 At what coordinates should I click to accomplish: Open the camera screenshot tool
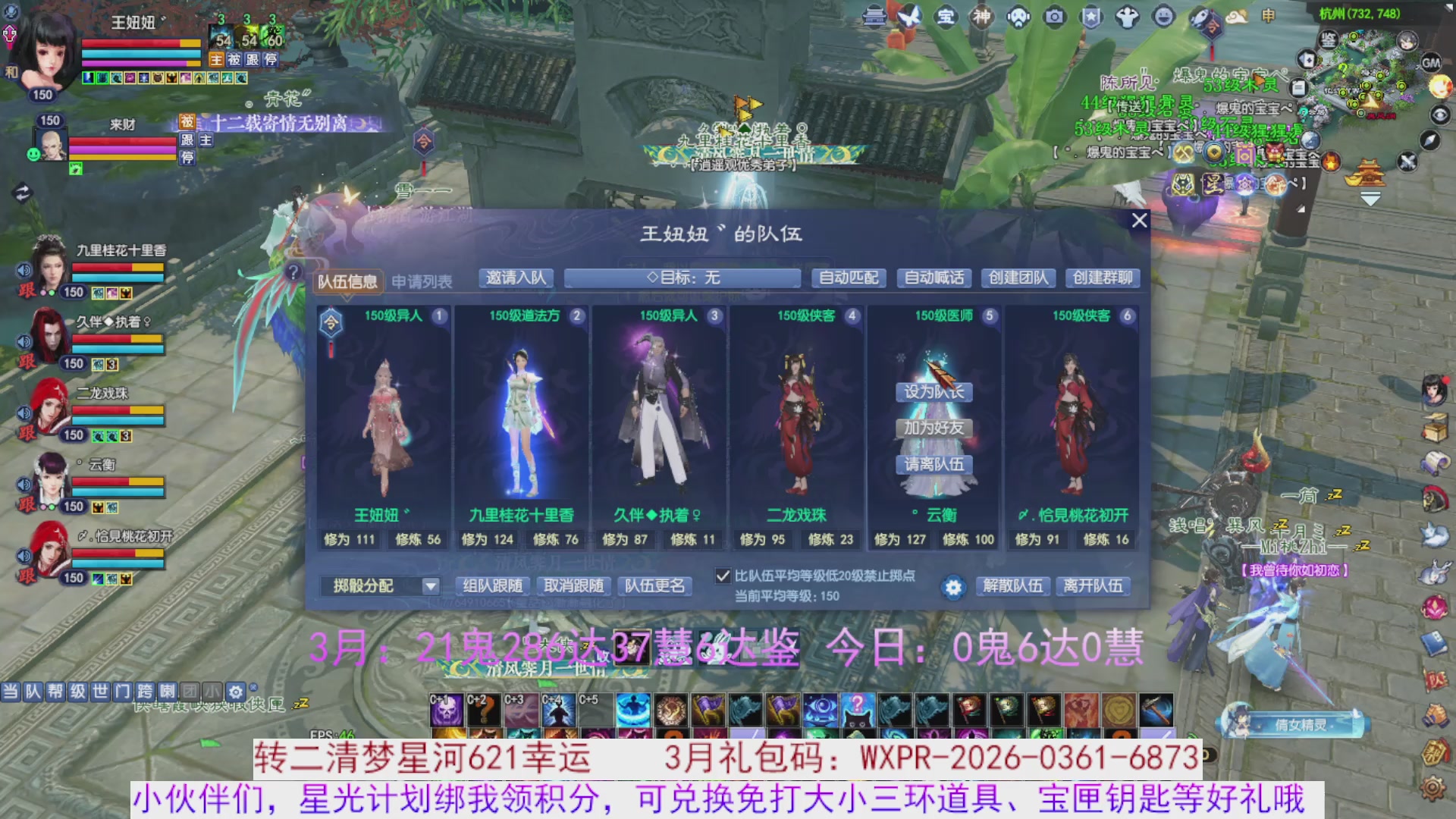point(1053,17)
